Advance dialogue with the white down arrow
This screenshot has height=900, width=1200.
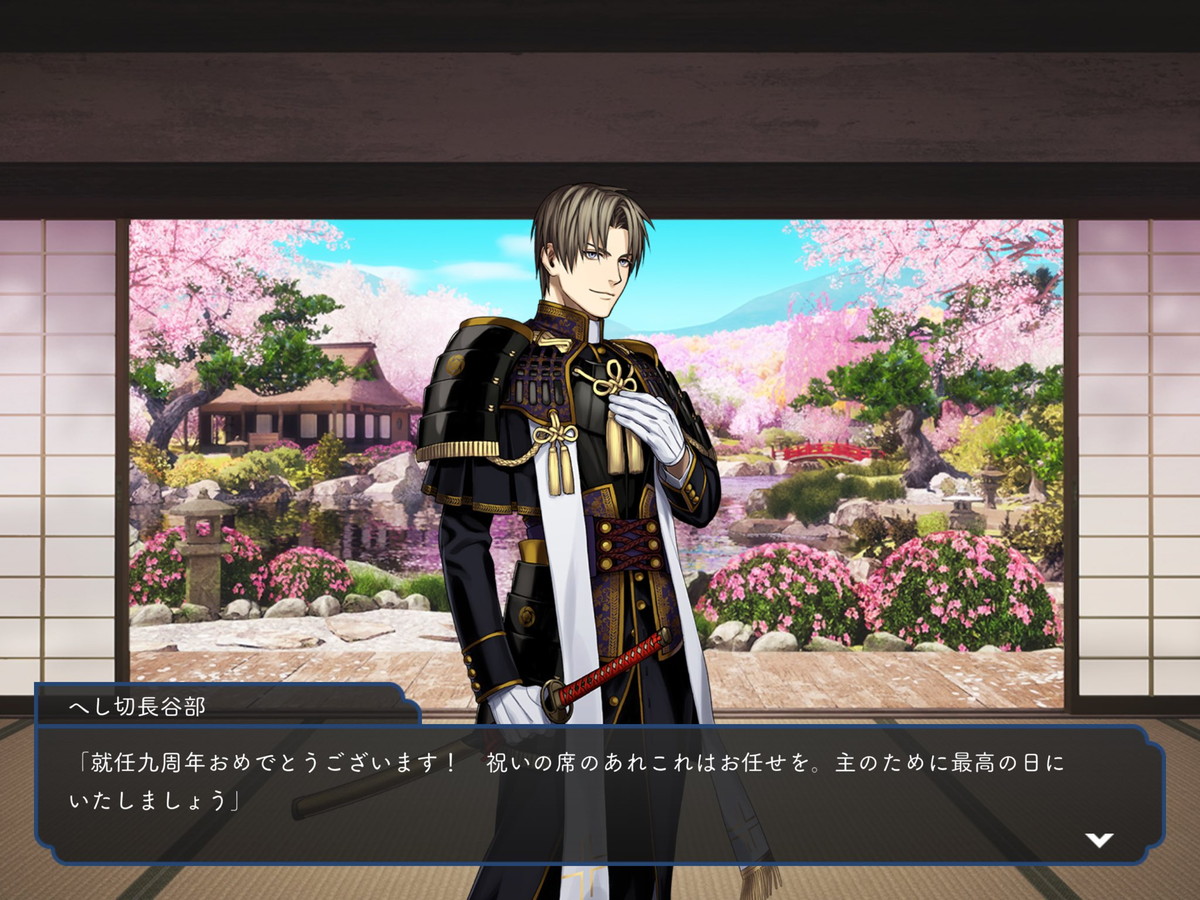pyautogui.click(x=1099, y=840)
